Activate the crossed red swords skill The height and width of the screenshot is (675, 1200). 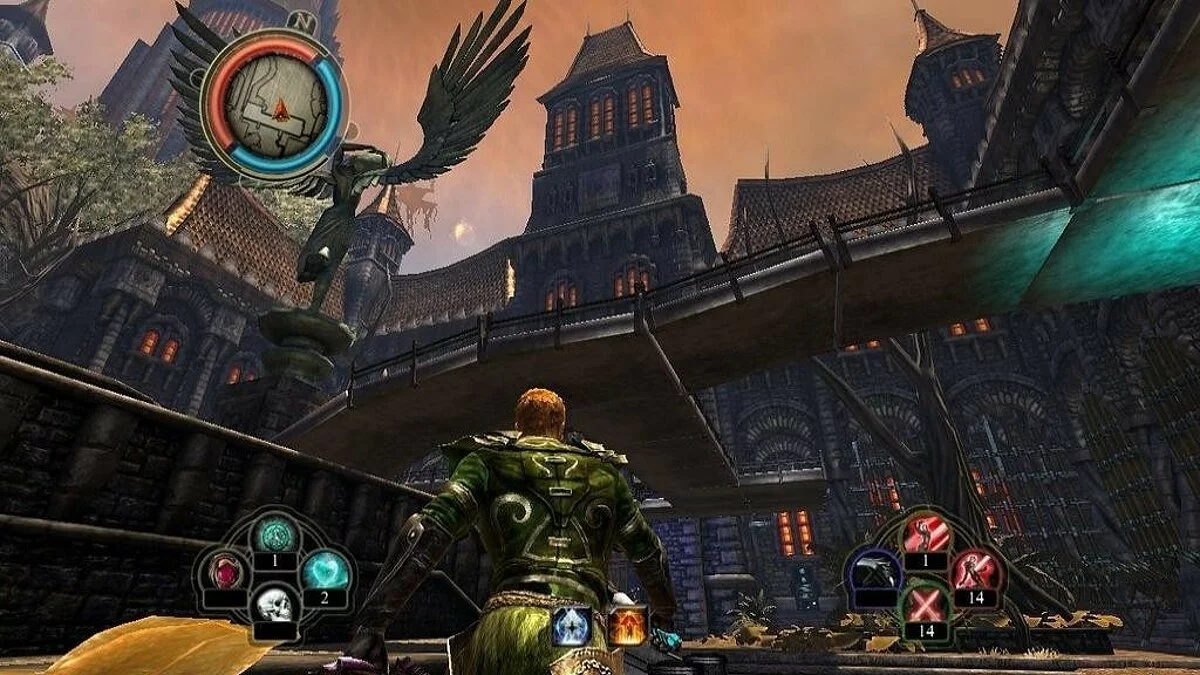(x=926, y=606)
